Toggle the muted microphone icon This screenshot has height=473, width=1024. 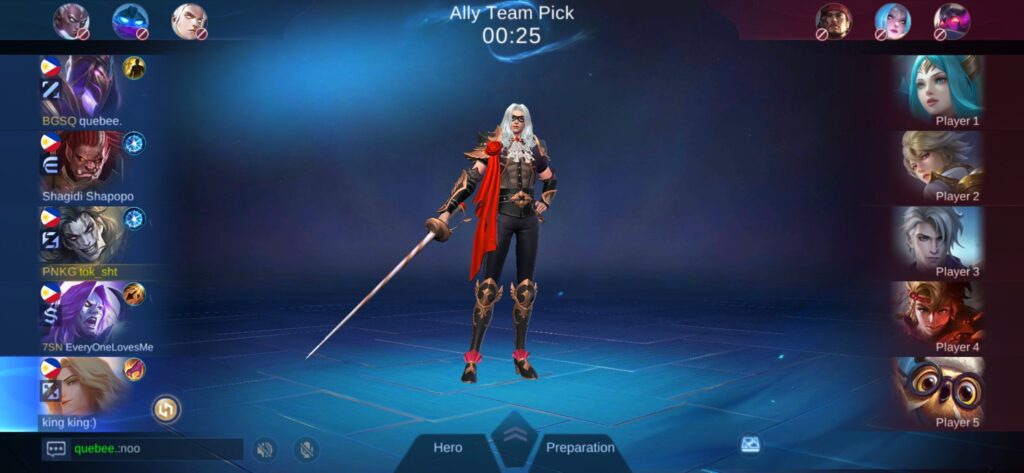[x=305, y=449]
